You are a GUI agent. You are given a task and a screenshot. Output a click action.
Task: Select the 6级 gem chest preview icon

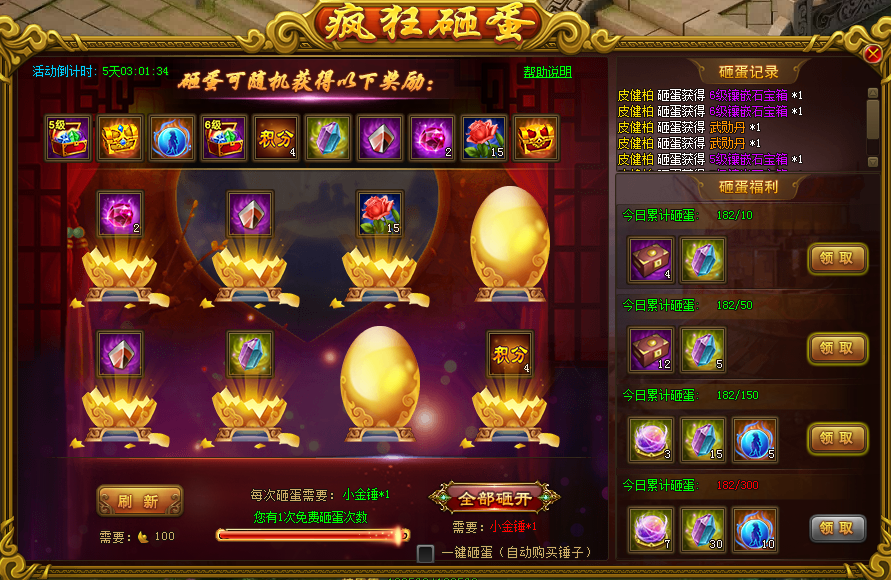coord(225,138)
